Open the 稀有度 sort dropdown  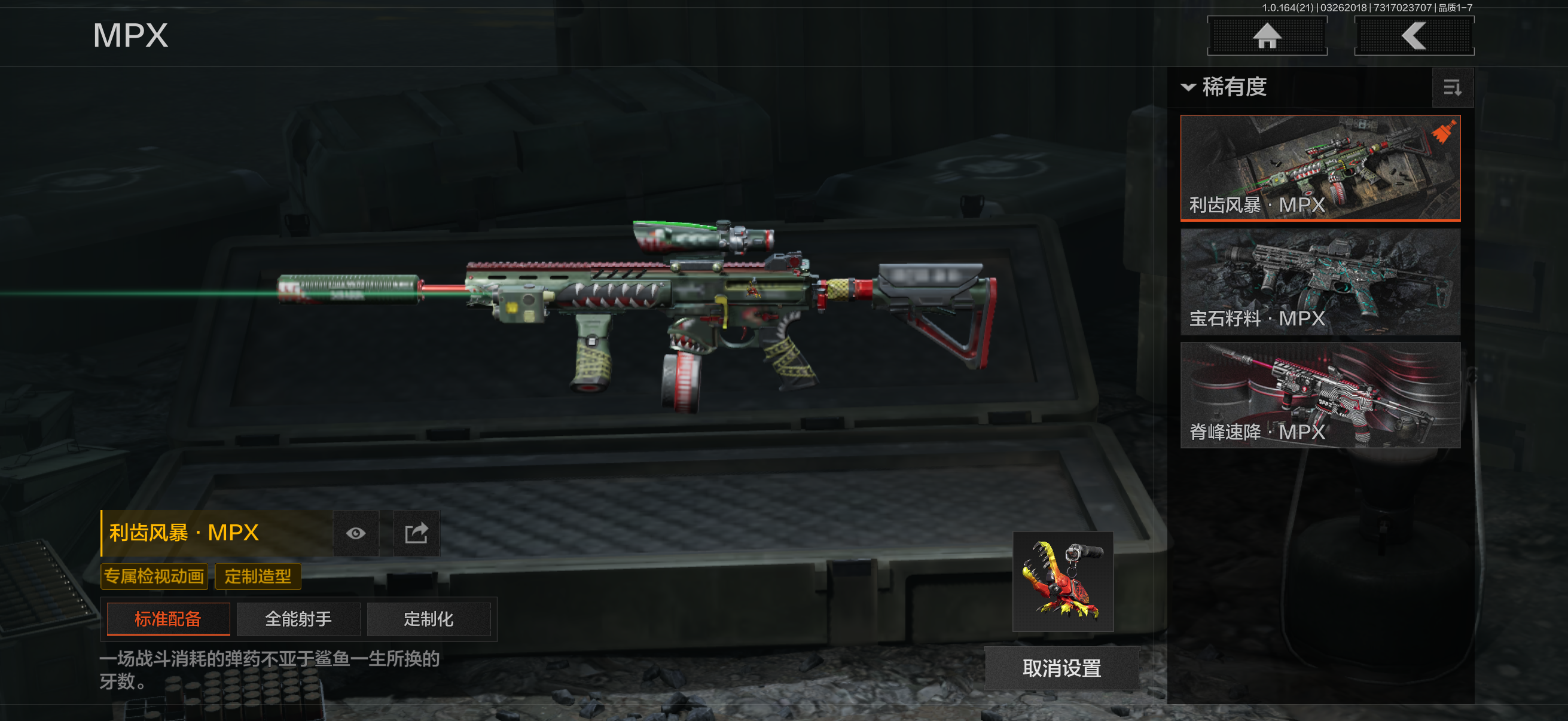tap(1225, 87)
